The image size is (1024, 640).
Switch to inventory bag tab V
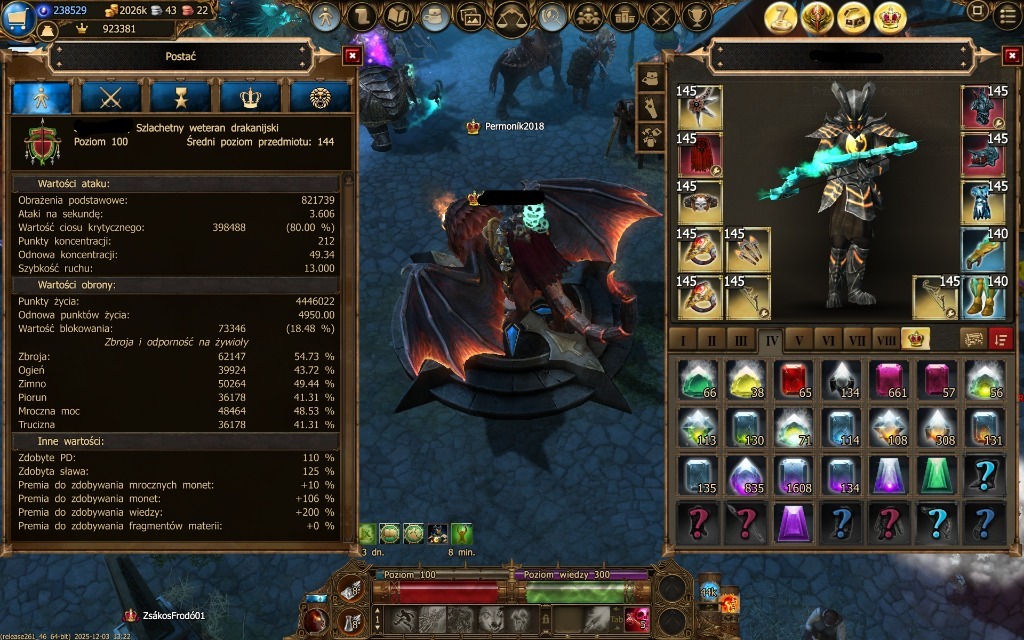[798, 338]
